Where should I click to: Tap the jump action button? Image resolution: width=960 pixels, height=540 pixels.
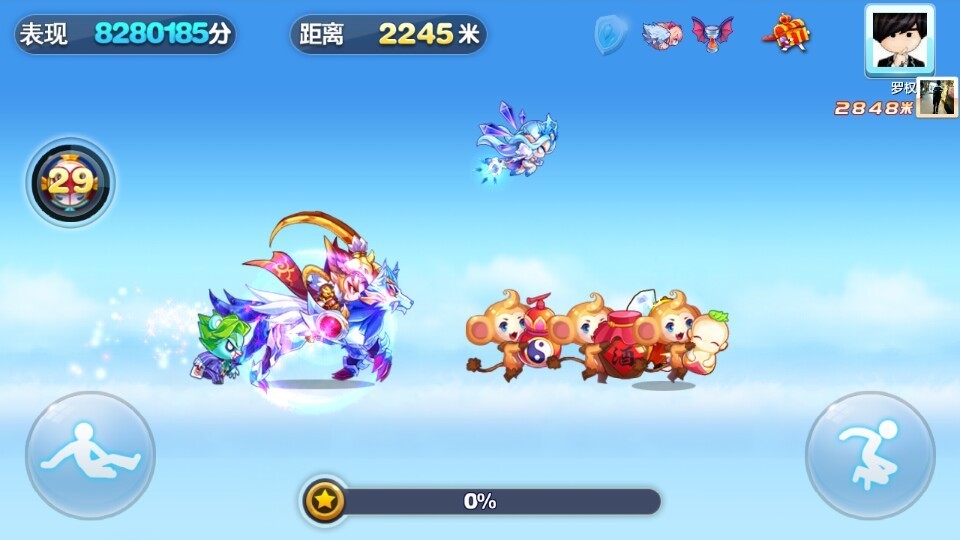tap(870, 454)
